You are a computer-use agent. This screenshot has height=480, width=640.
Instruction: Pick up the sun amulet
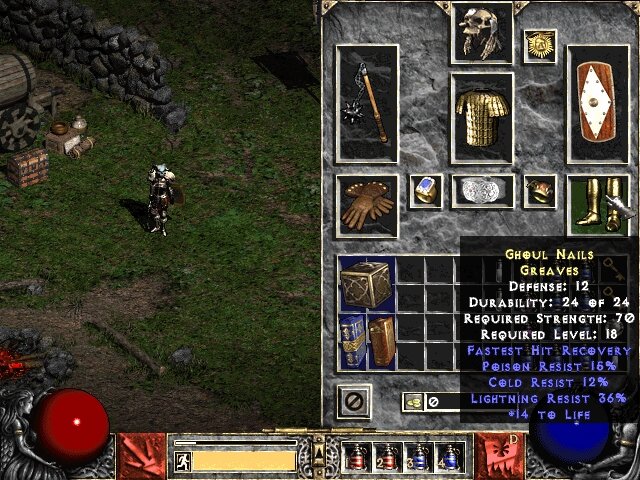[x=540, y=46]
